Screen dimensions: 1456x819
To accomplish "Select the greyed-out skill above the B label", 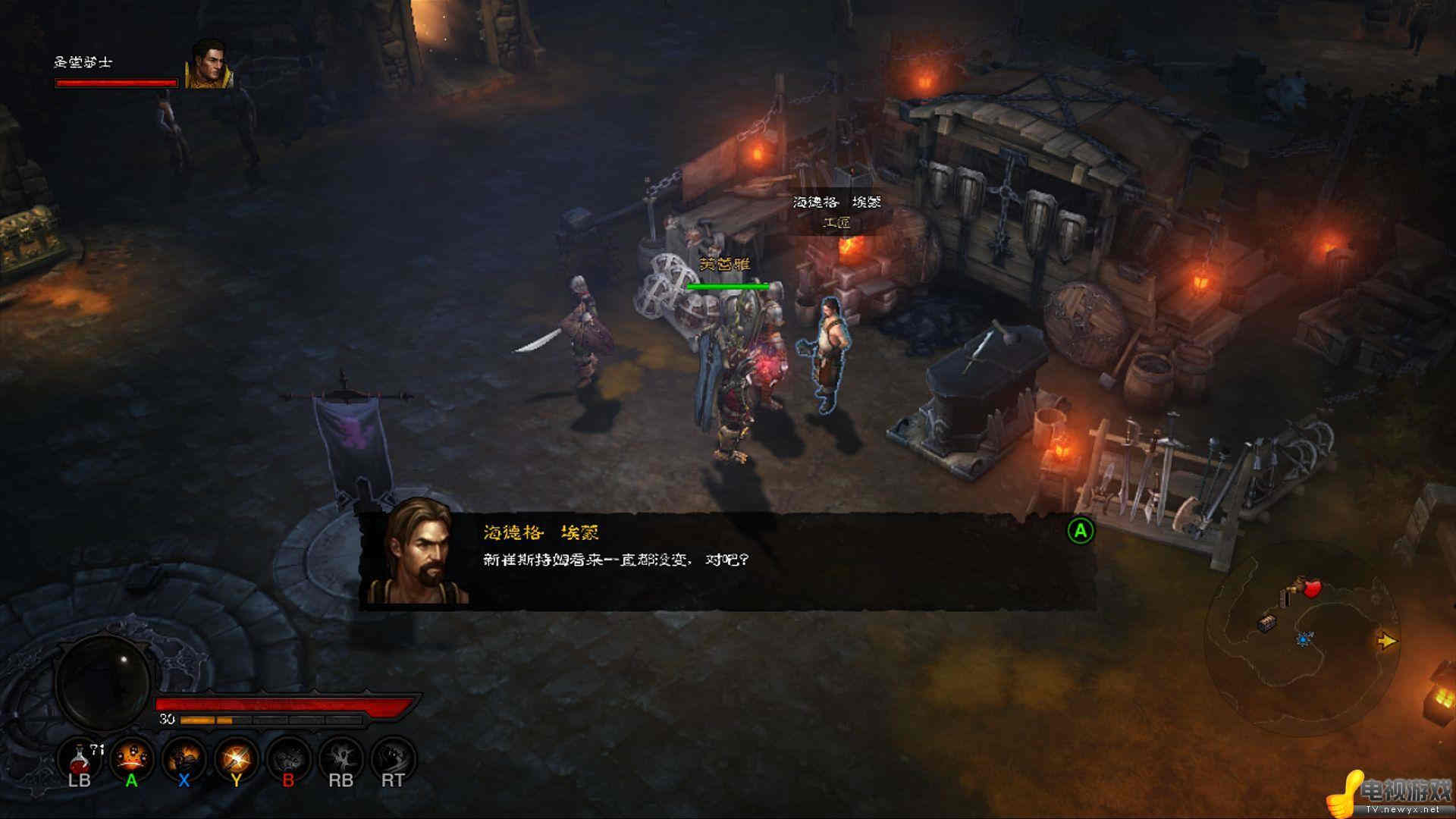I will 289,758.
